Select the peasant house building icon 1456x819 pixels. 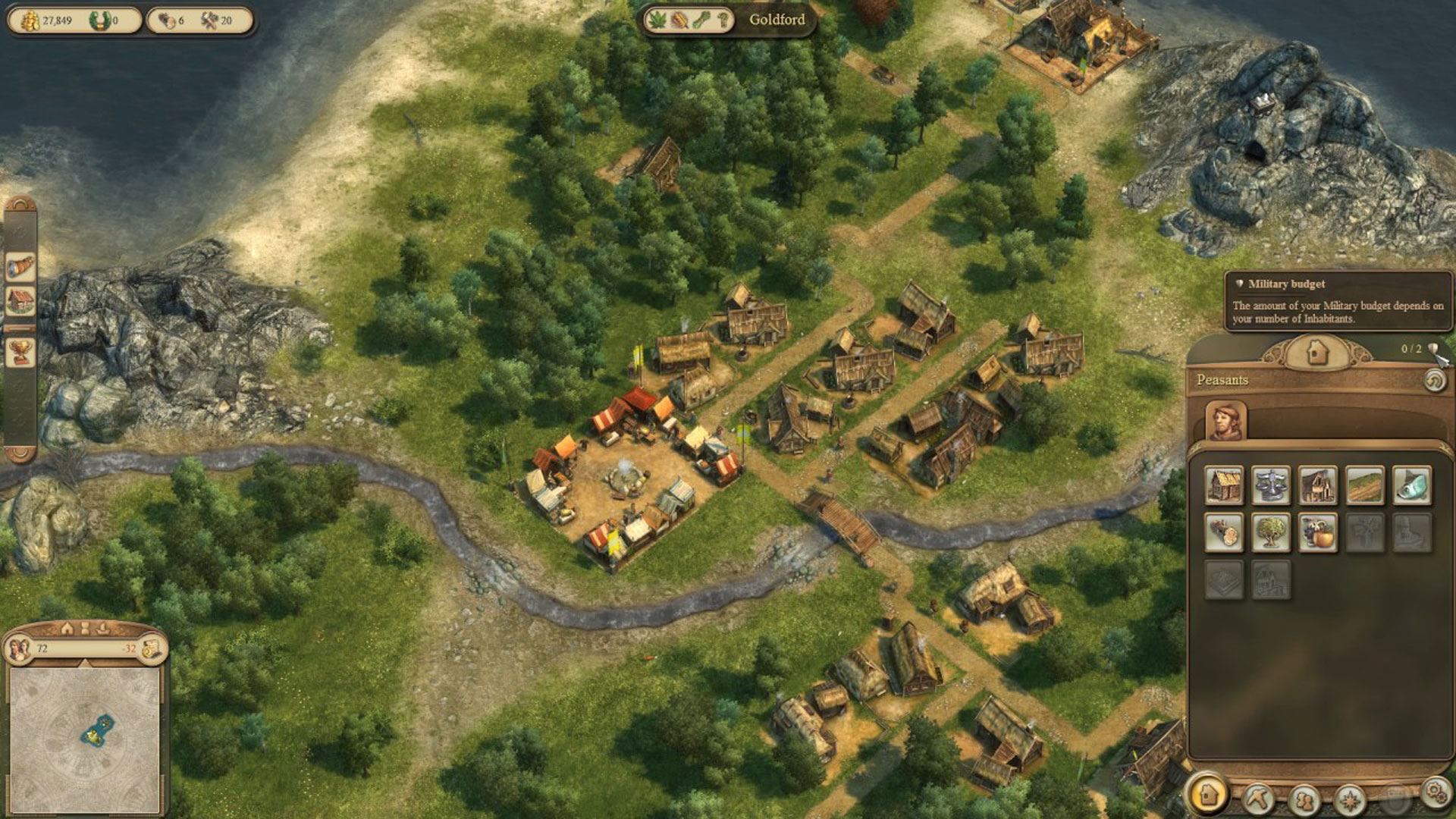tap(1224, 485)
